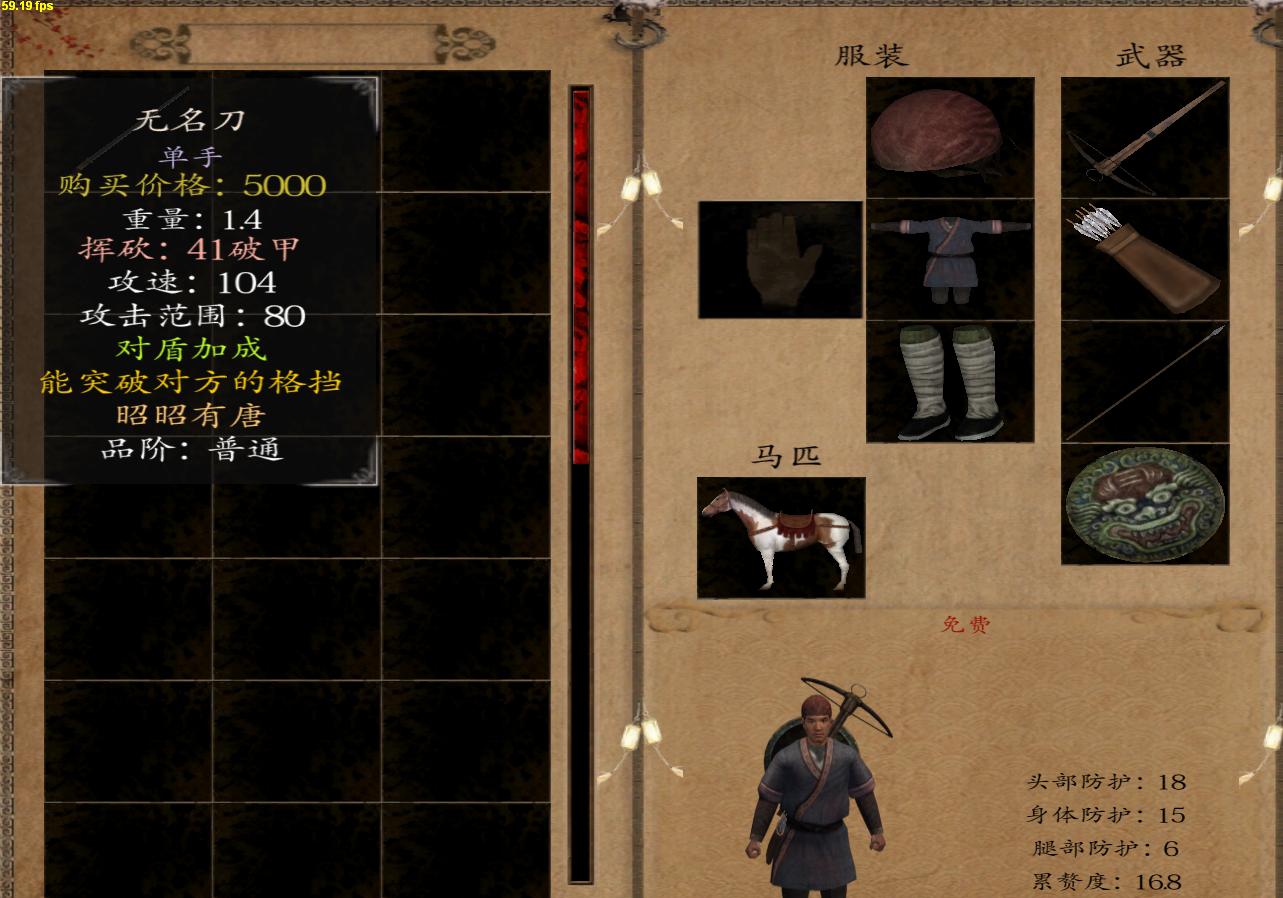This screenshot has height=898, width=1283.
Task: Select the glove equipment slot
Action: [780, 260]
